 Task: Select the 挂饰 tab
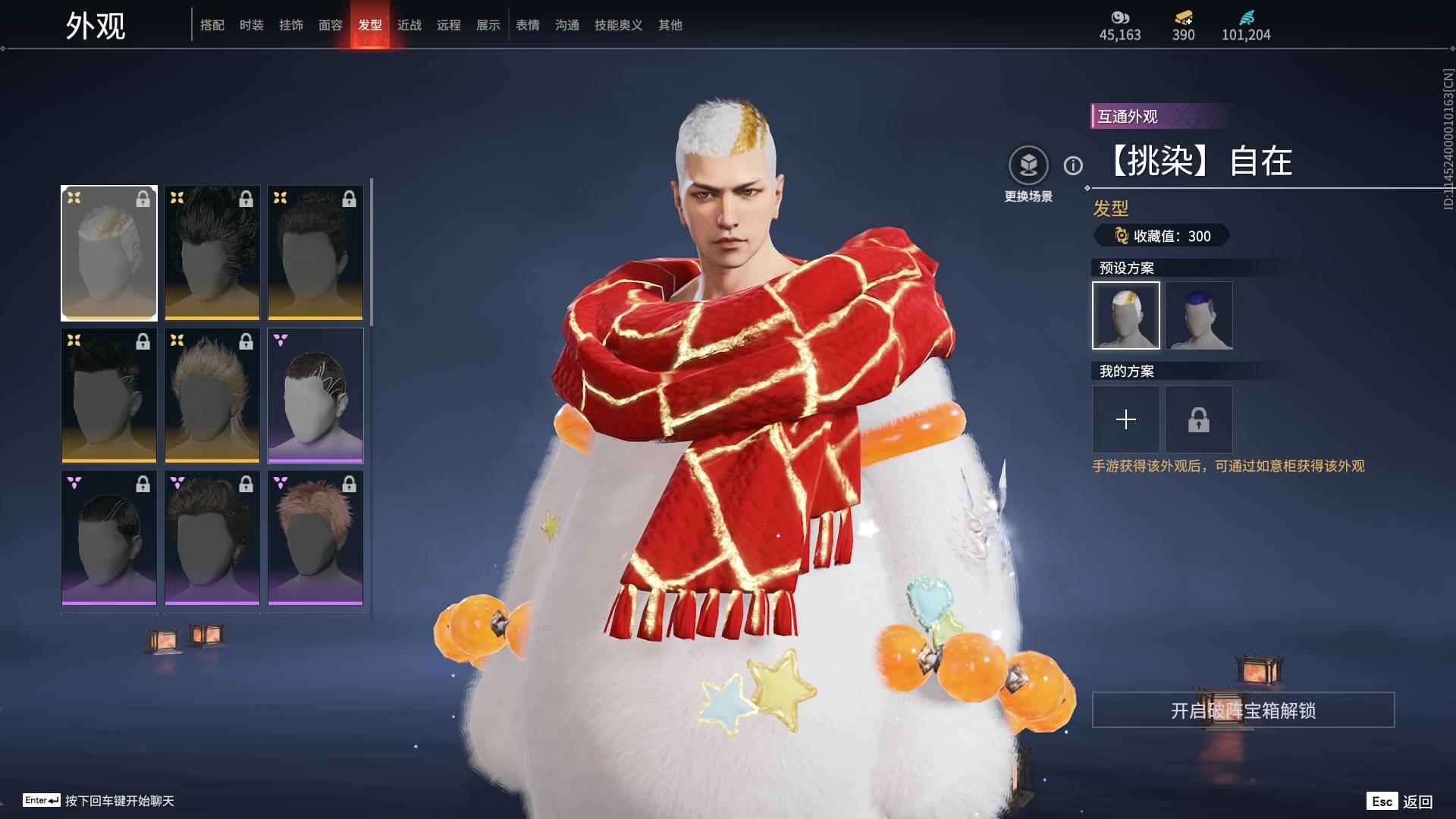(x=291, y=25)
